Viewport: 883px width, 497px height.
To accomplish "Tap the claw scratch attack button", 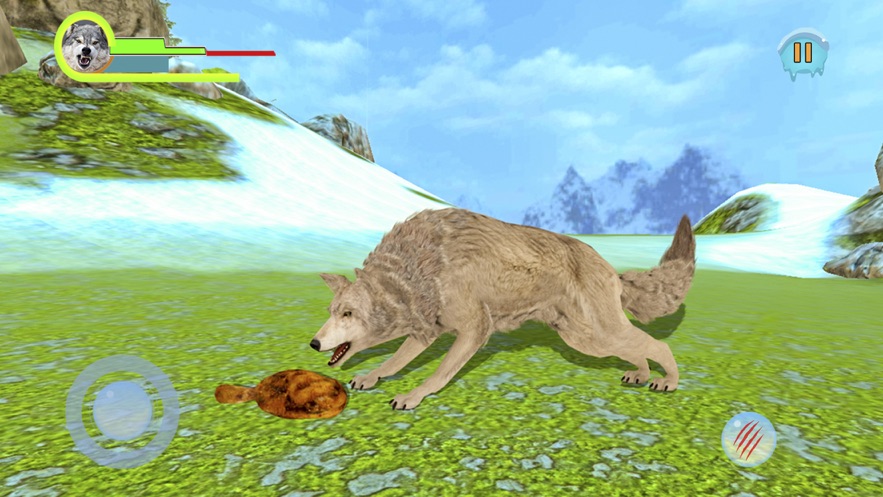I will click(x=749, y=438).
